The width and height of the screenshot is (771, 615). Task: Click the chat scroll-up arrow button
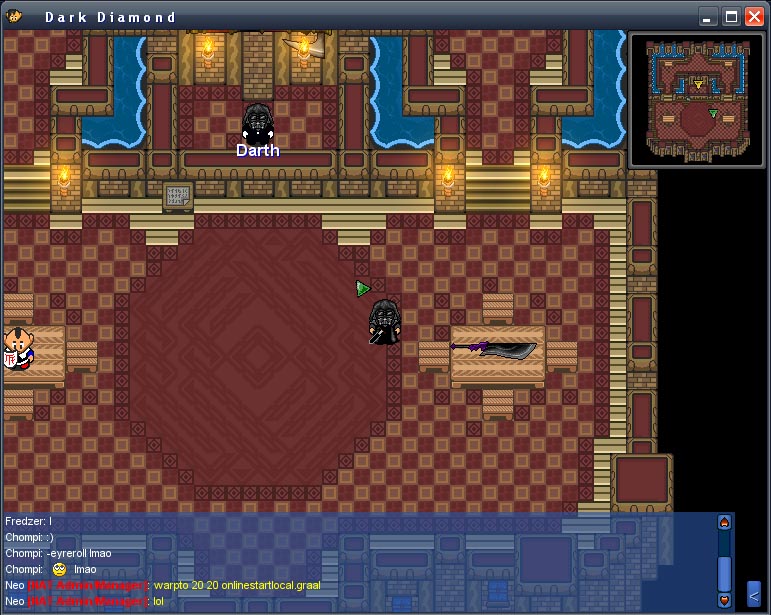point(725,522)
